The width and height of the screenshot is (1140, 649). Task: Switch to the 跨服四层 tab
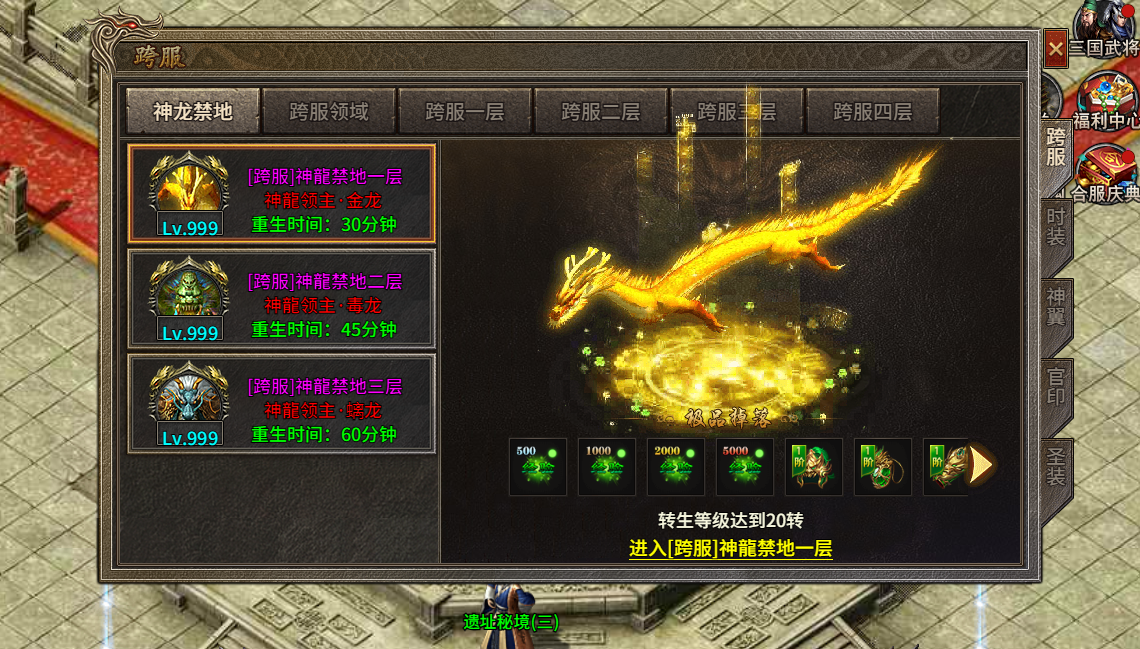tap(873, 111)
